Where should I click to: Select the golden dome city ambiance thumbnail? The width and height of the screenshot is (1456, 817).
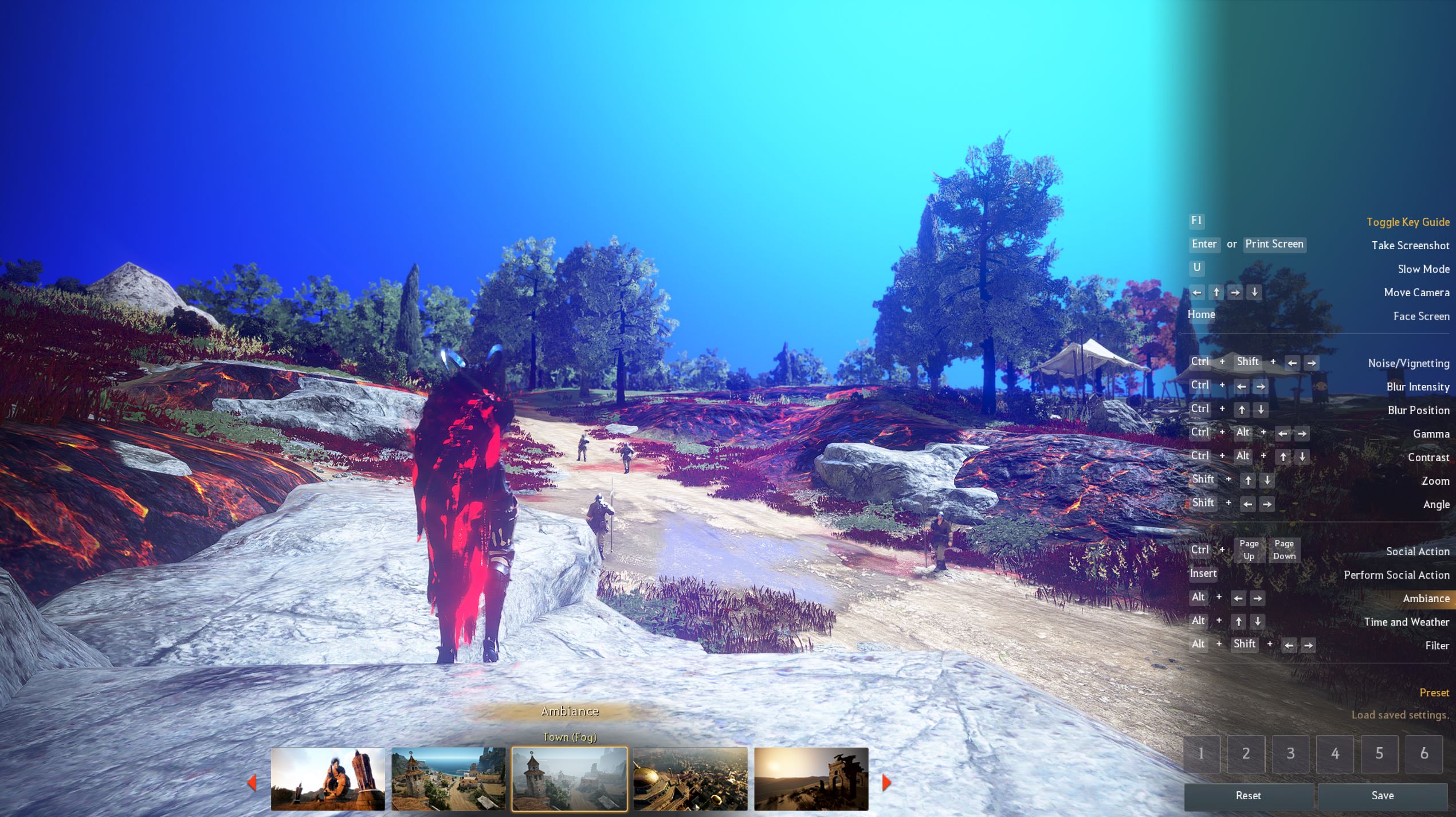[x=690, y=779]
